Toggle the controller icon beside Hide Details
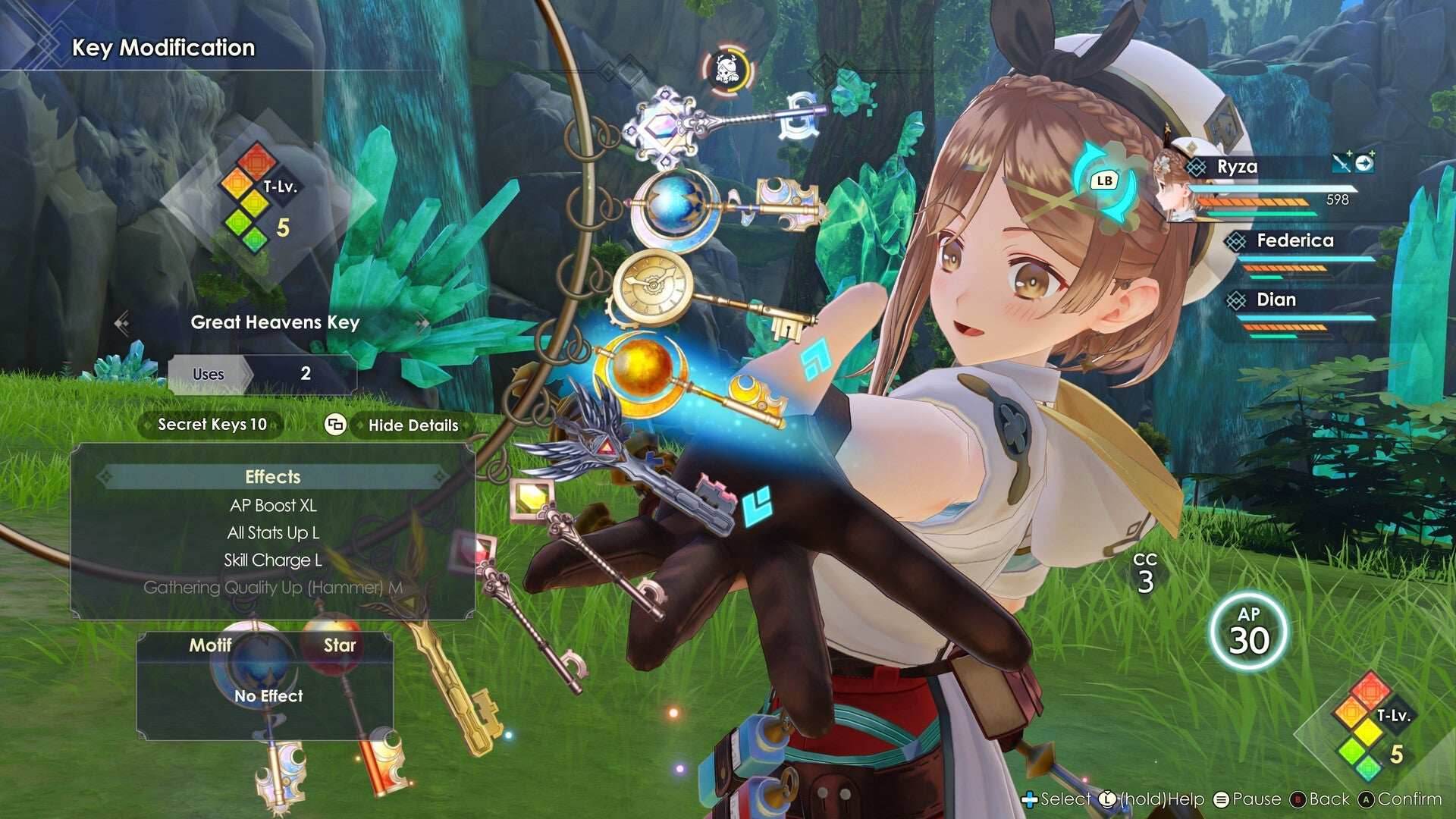This screenshot has width=1456, height=819. [x=336, y=425]
